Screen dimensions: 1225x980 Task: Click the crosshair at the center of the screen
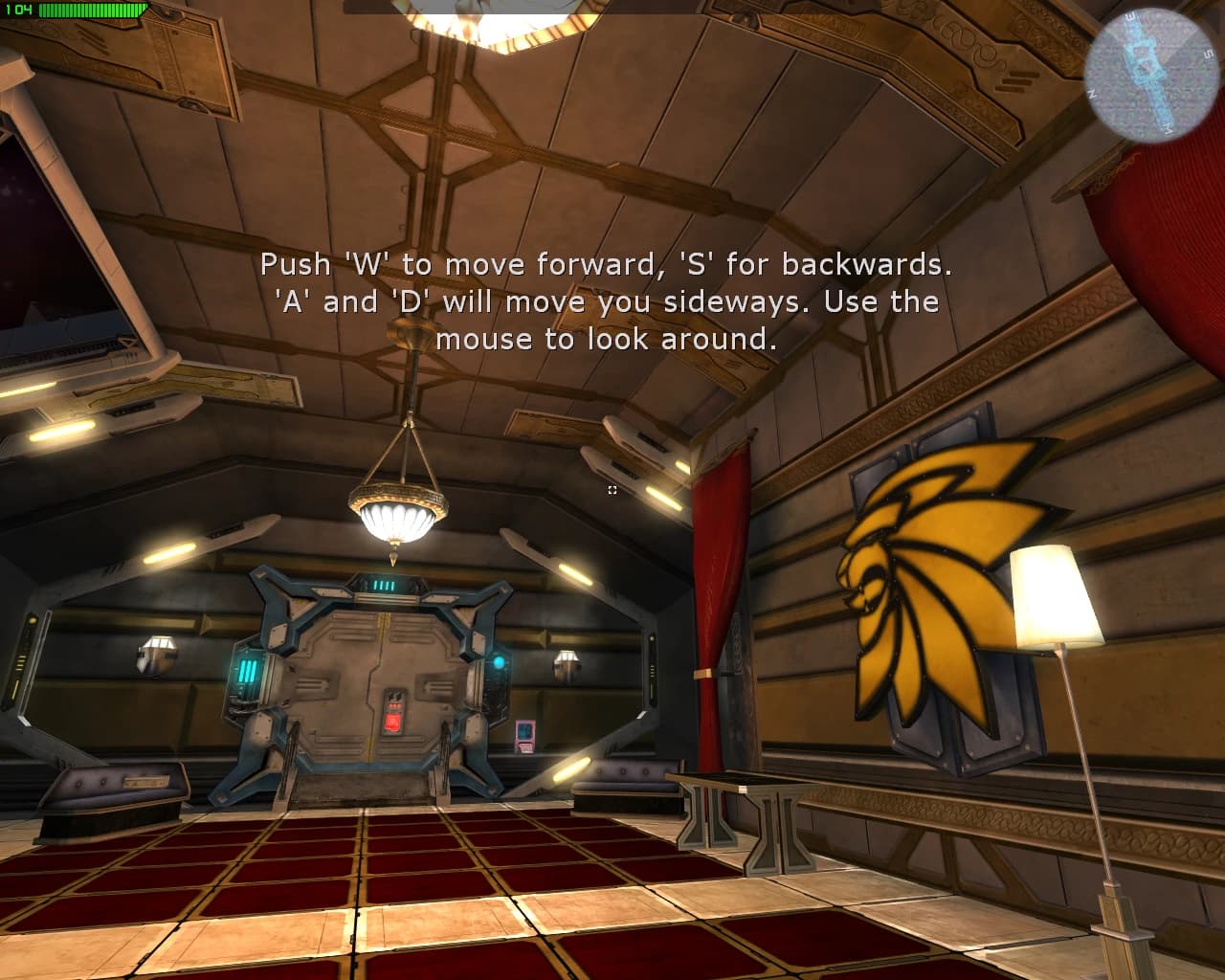[612, 490]
